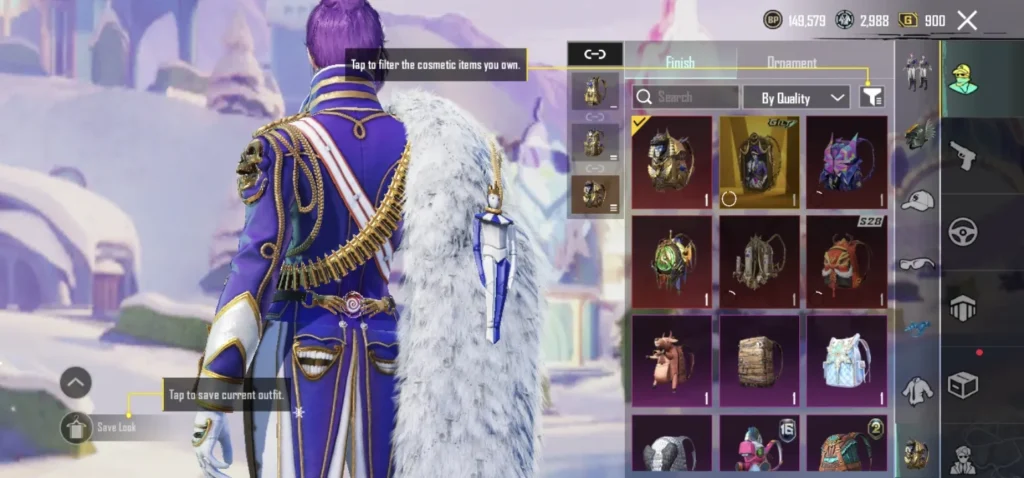This screenshot has height=478, width=1024.
Task: Show the baseball cap headwear category
Action: tap(917, 200)
